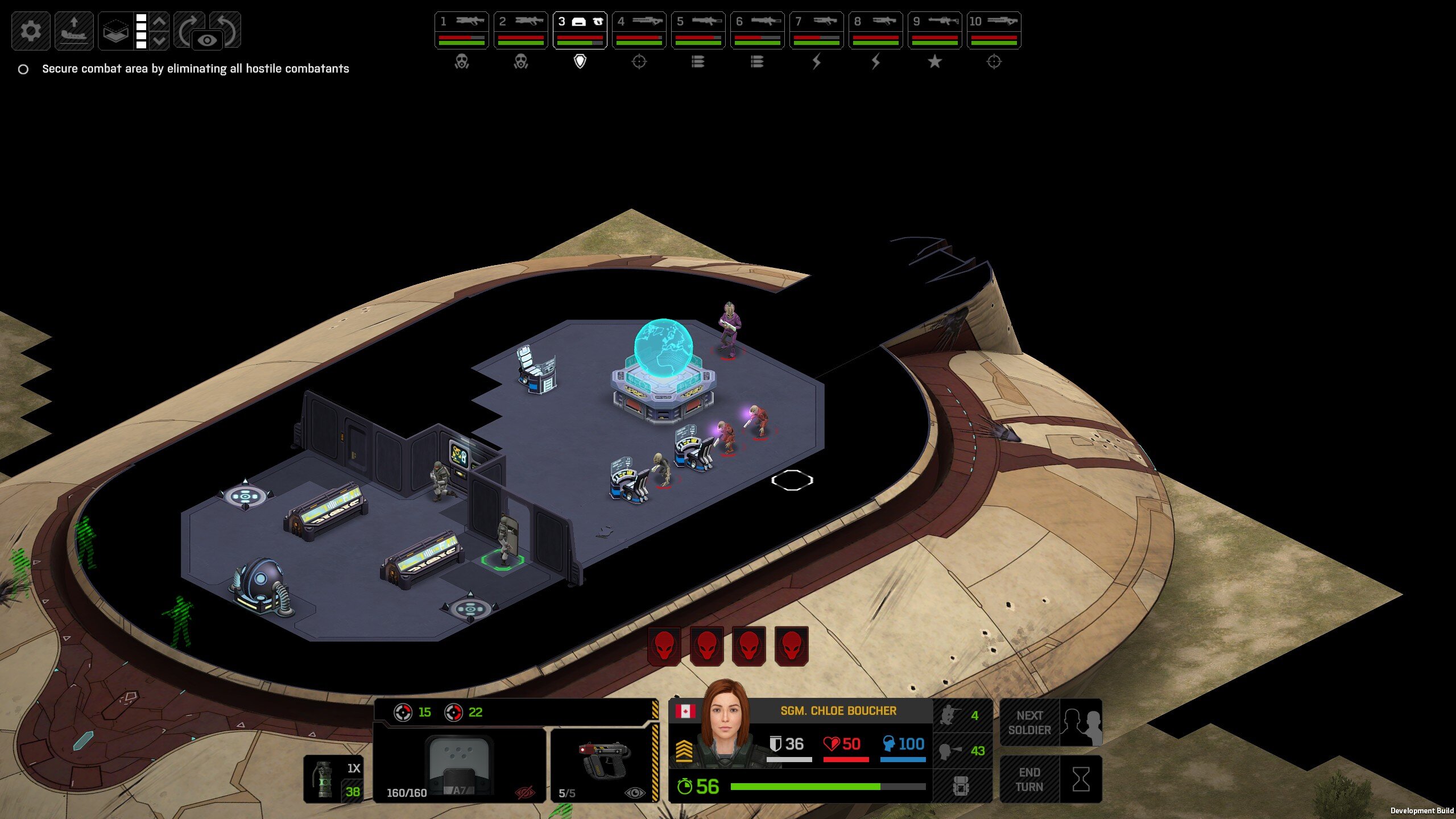This screenshot has width=1456, height=819.
Task: Open the settings gear menu
Action: (x=31, y=30)
